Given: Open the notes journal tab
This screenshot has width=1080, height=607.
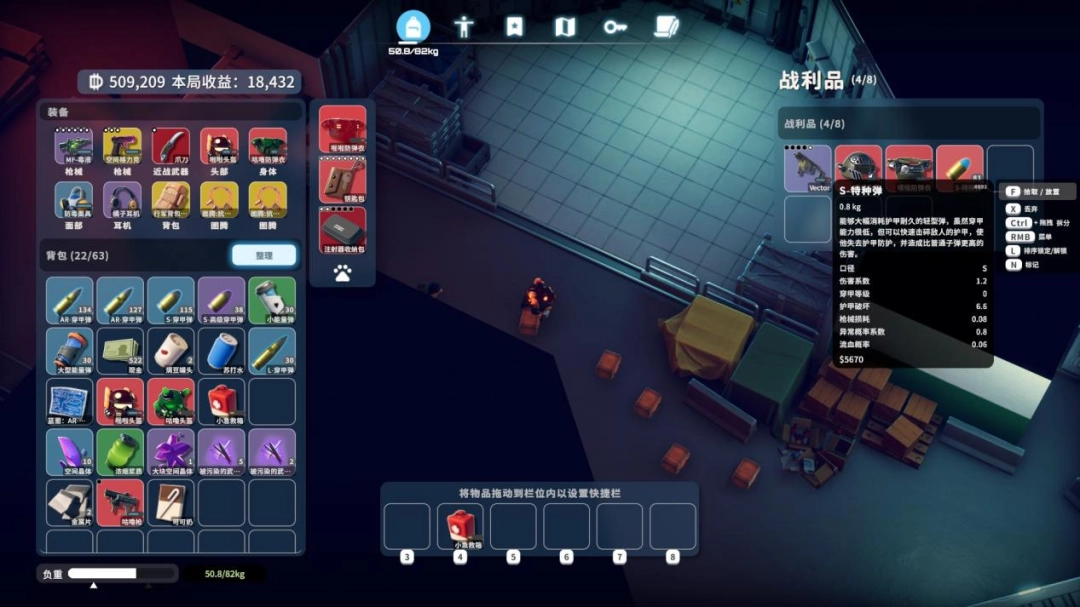Looking at the screenshot, I should (666, 27).
